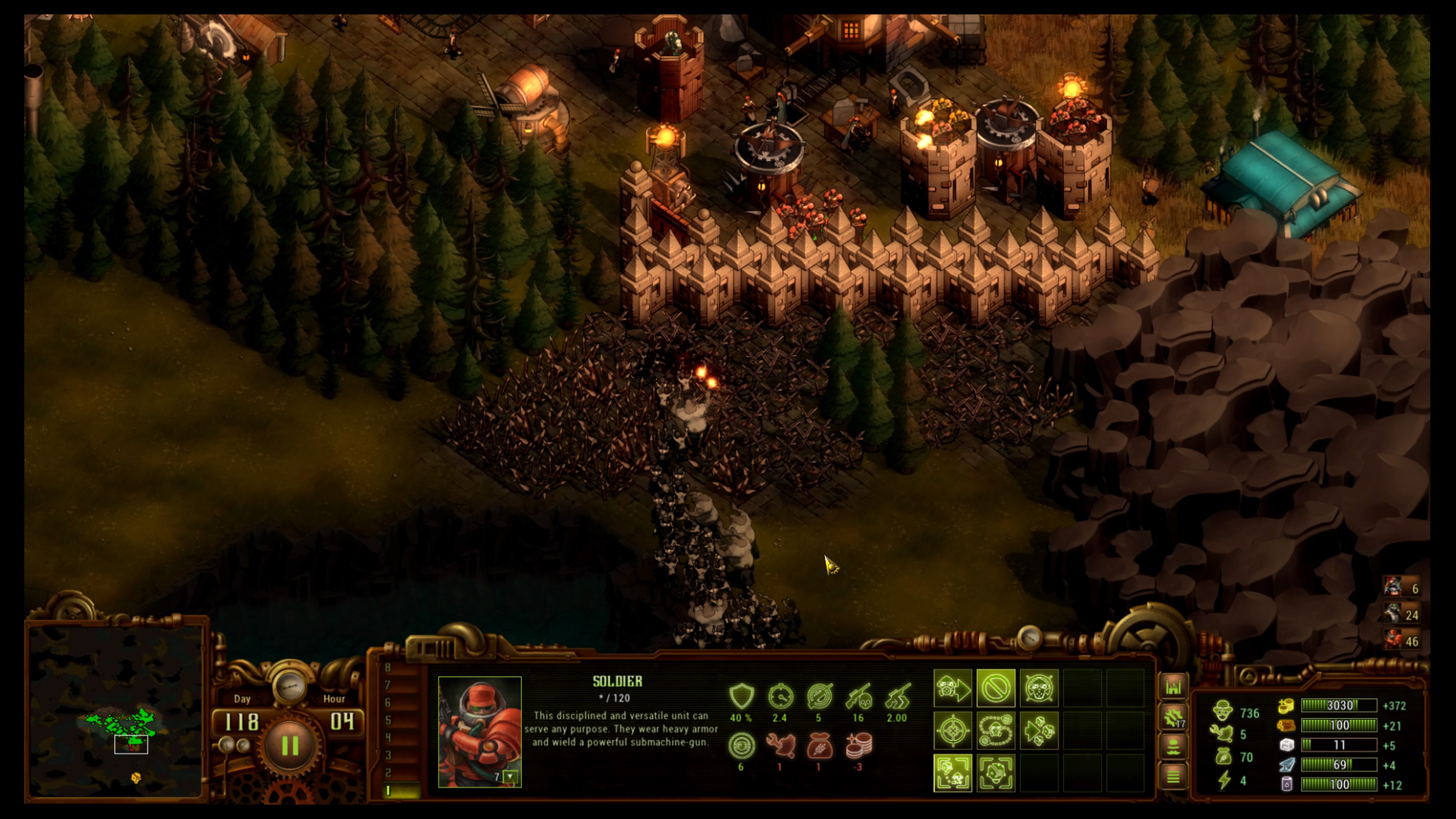Toggle the target-strongest-enemy stance icon
The height and width of the screenshot is (819, 1456).
tap(995, 773)
